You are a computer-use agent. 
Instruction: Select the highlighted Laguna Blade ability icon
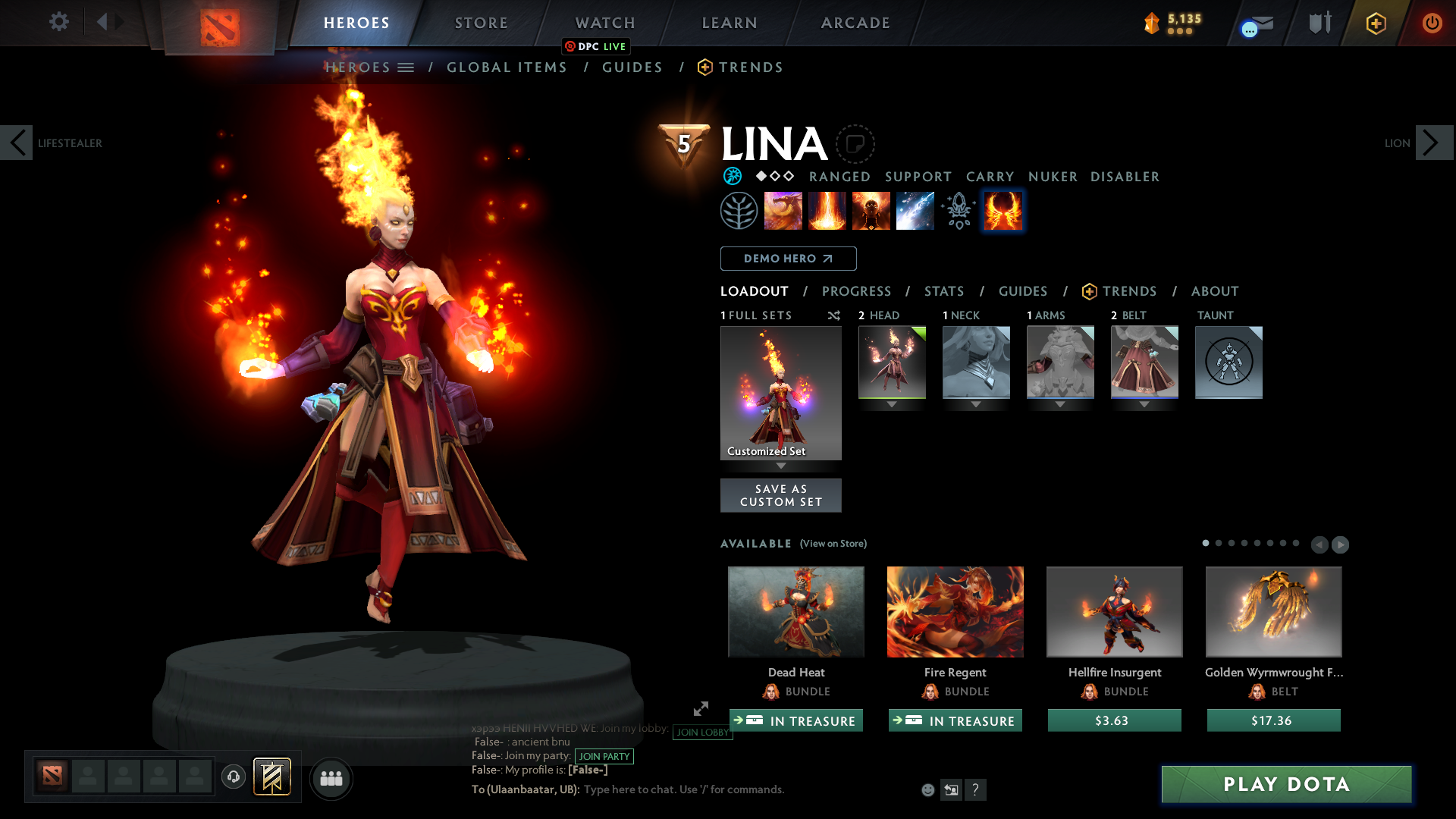pyautogui.click(x=1003, y=211)
